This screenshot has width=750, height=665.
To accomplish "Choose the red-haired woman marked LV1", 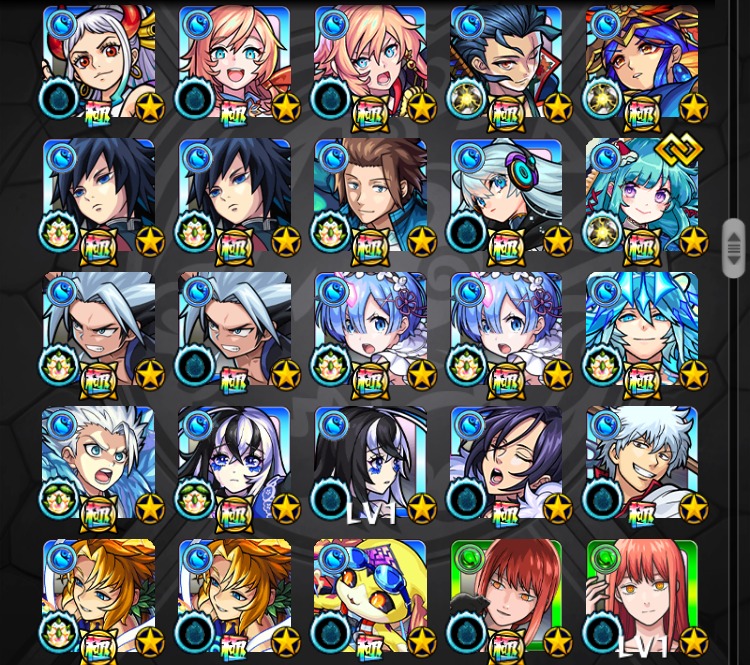I will [642, 595].
